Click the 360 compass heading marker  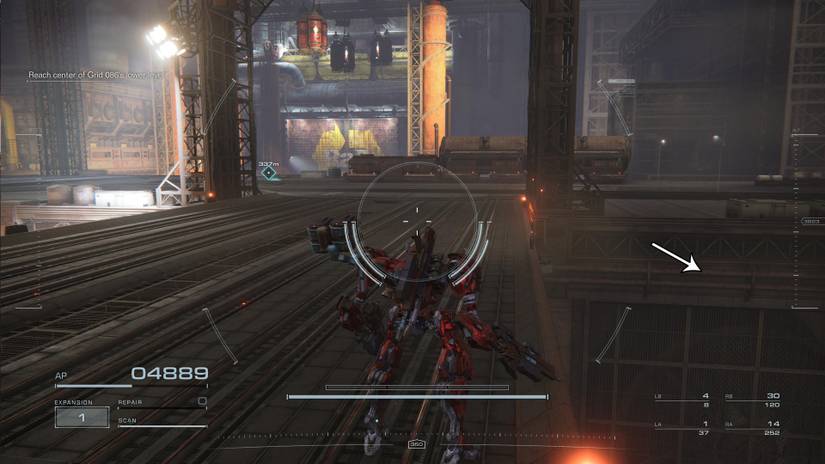pos(417,444)
